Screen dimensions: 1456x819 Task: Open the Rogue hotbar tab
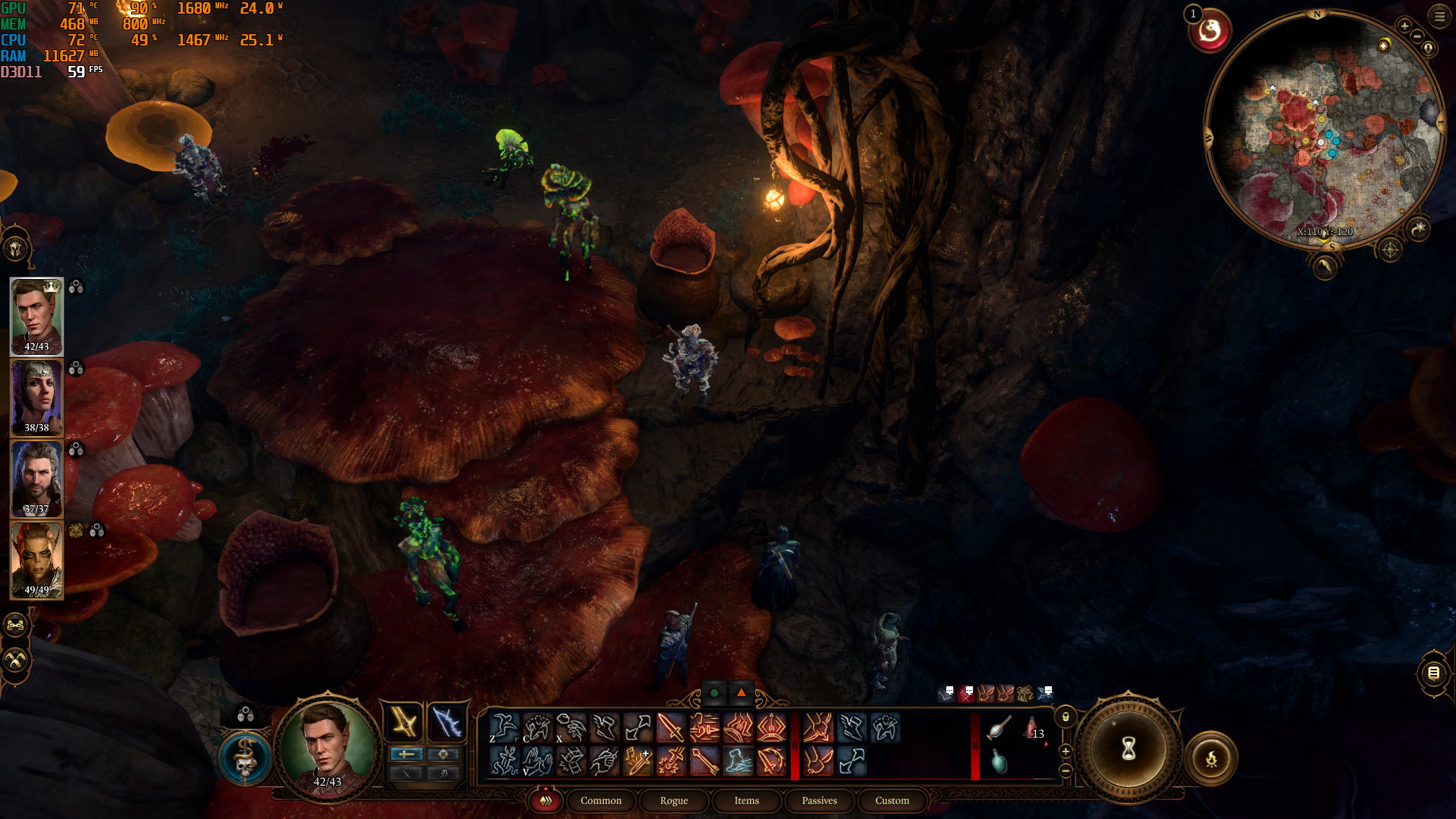(x=673, y=801)
